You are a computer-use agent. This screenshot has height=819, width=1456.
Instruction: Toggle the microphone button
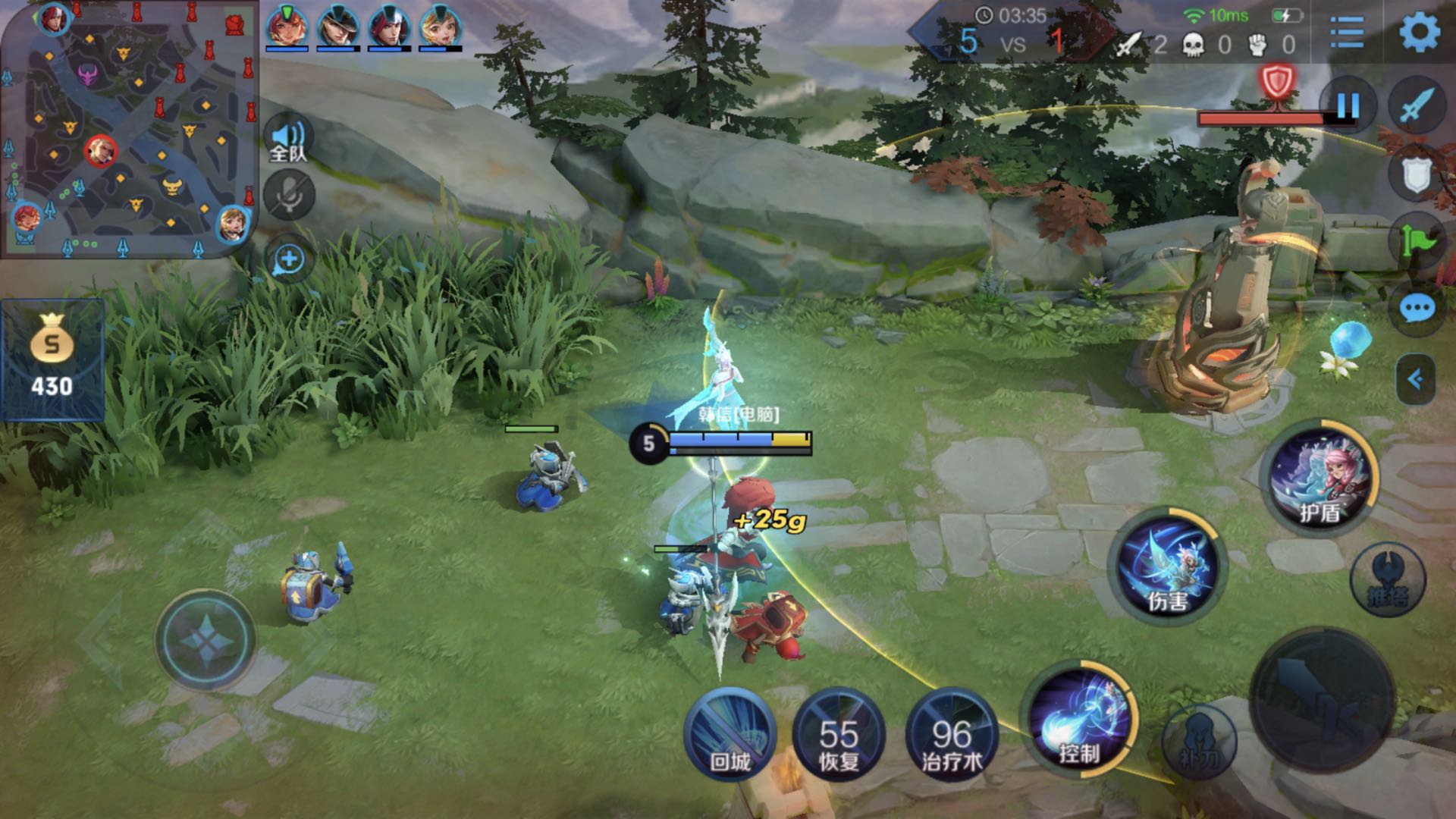tap(289, 195)
